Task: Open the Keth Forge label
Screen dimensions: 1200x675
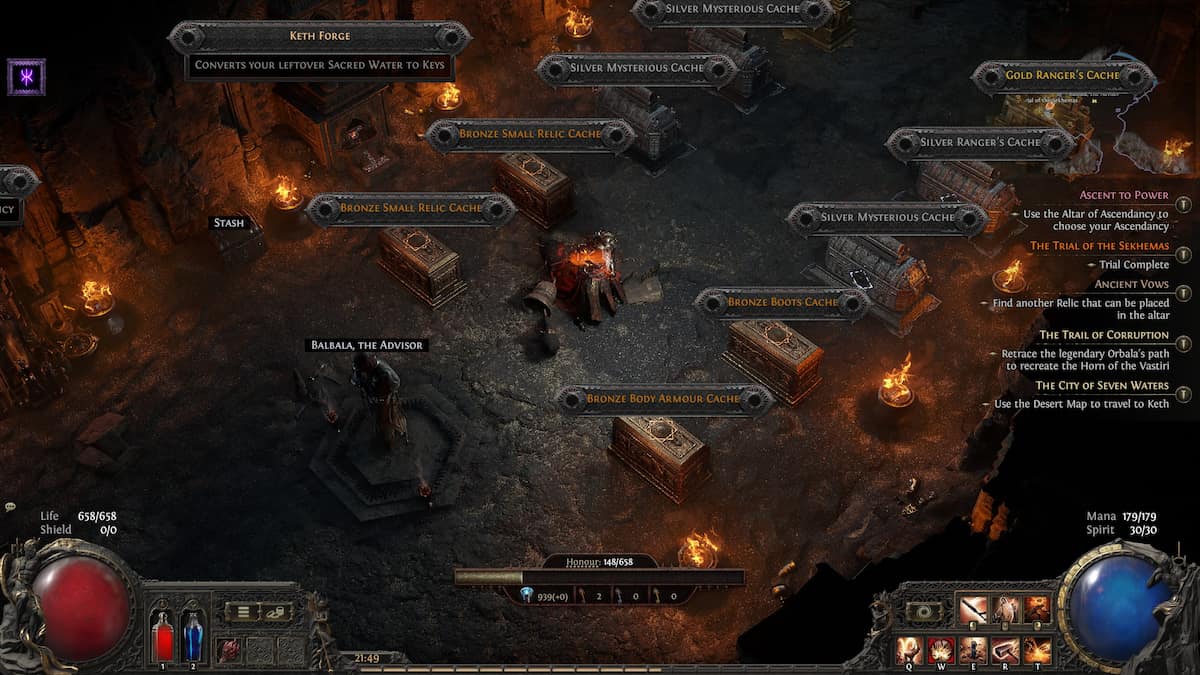Action: click(319, 37)
